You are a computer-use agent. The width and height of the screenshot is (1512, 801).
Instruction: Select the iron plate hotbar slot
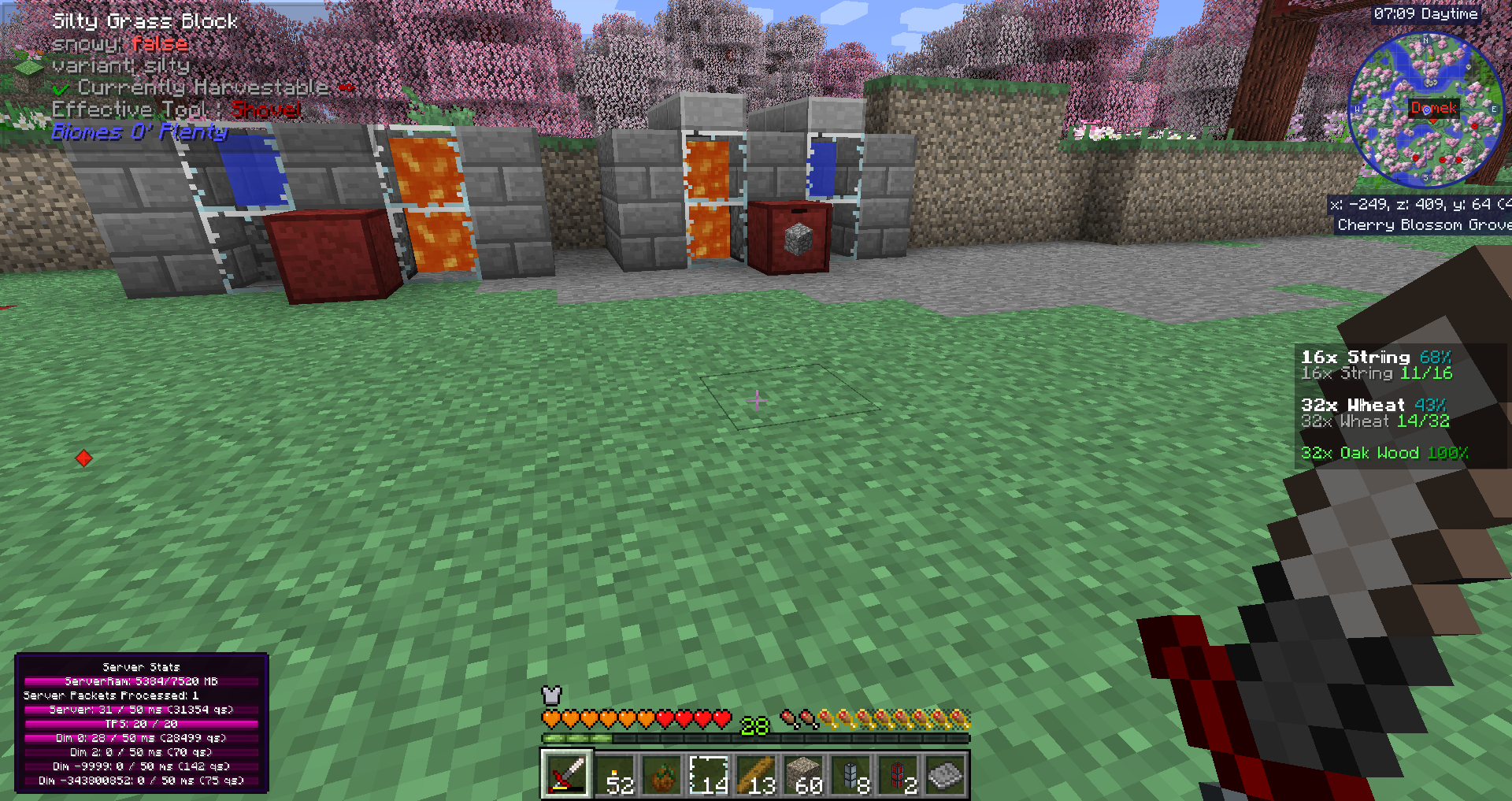click(x=946, y=775)
